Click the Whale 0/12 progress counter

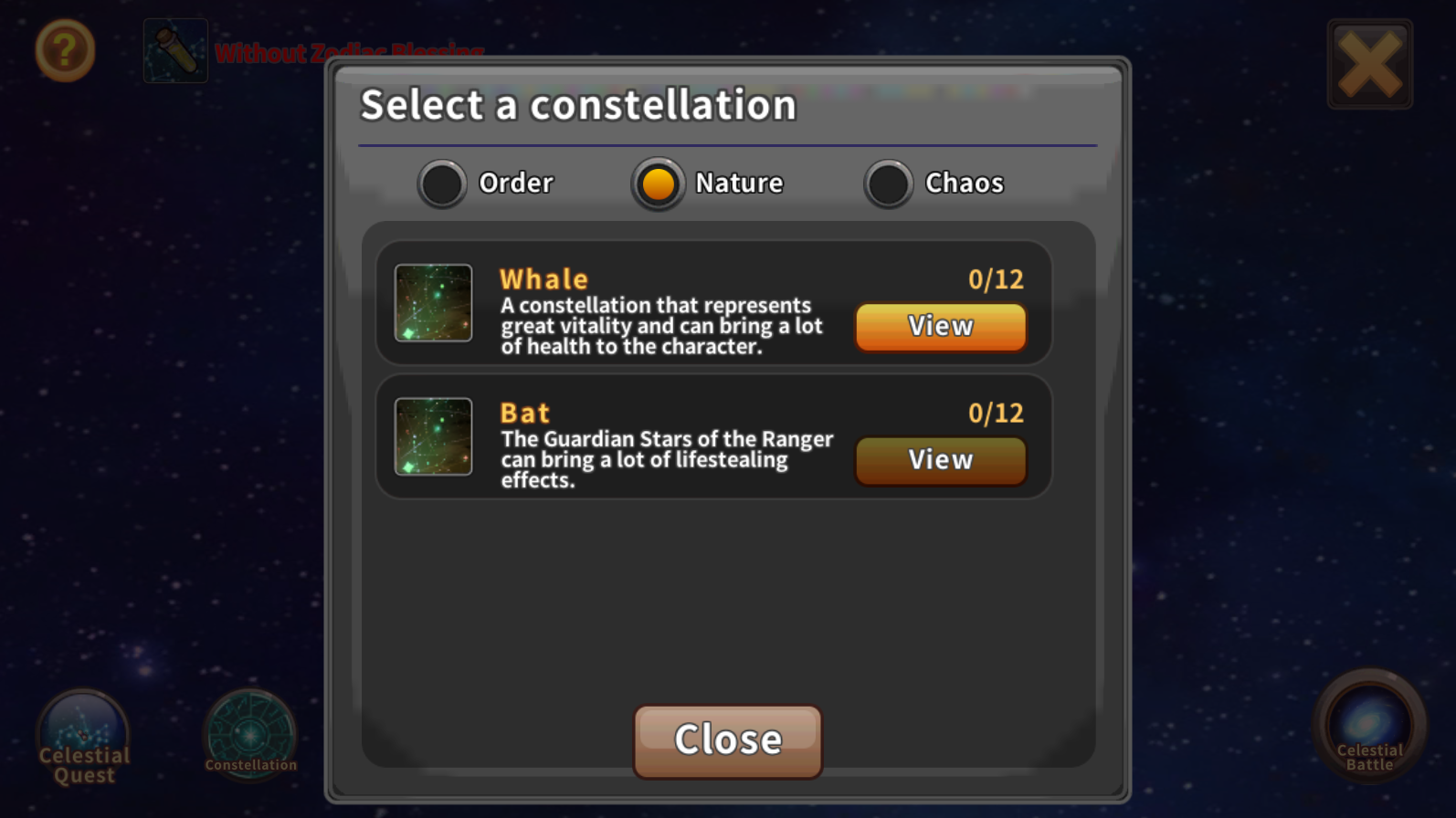click(996, 279)
